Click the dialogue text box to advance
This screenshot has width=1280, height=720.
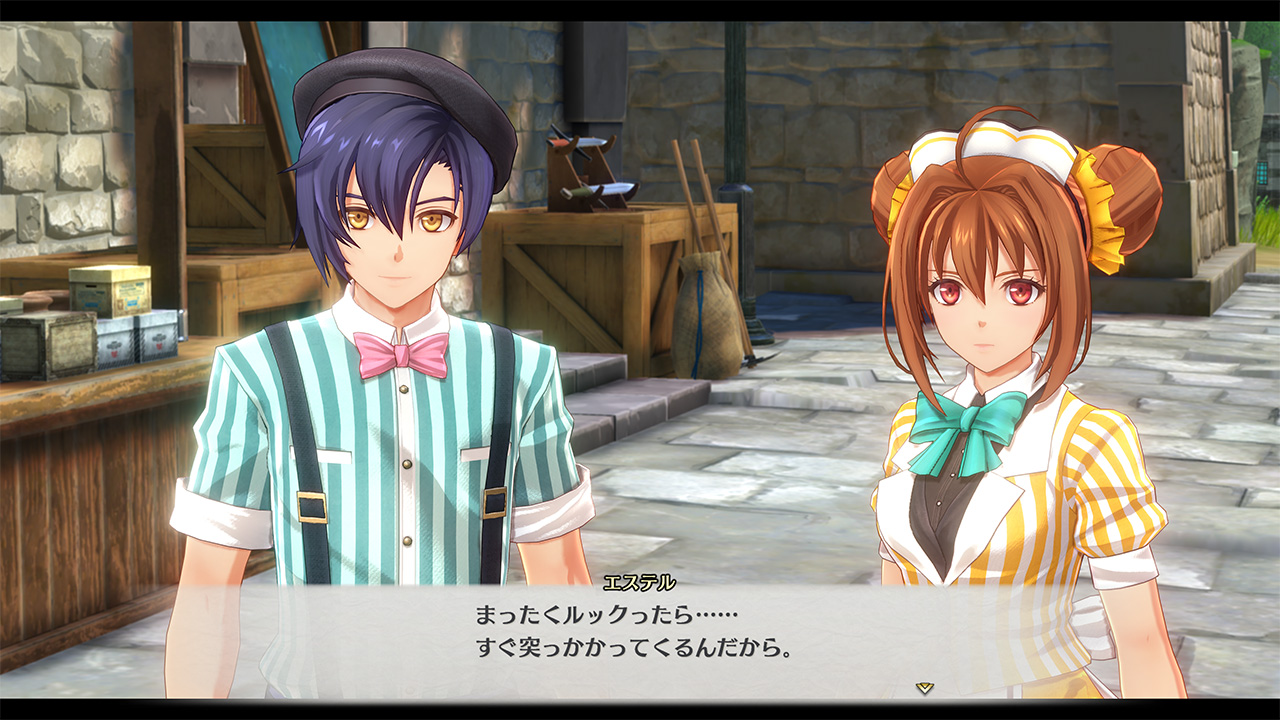tap(640, 640)
